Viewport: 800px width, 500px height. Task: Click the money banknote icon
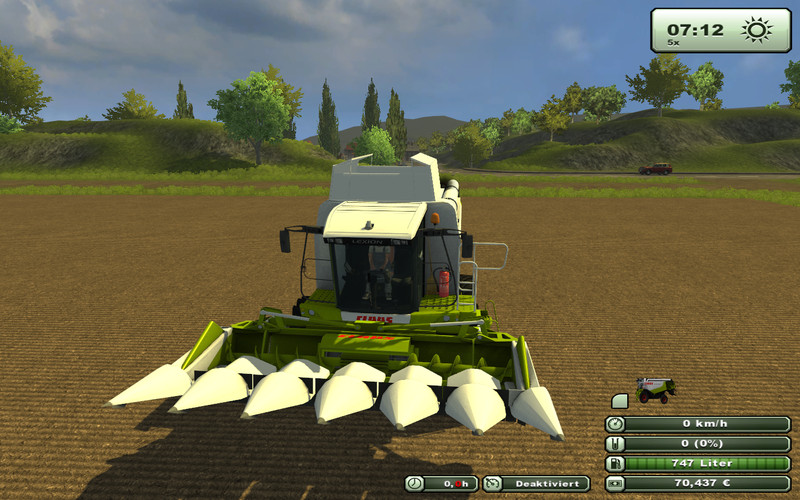[x=614, y=484]
